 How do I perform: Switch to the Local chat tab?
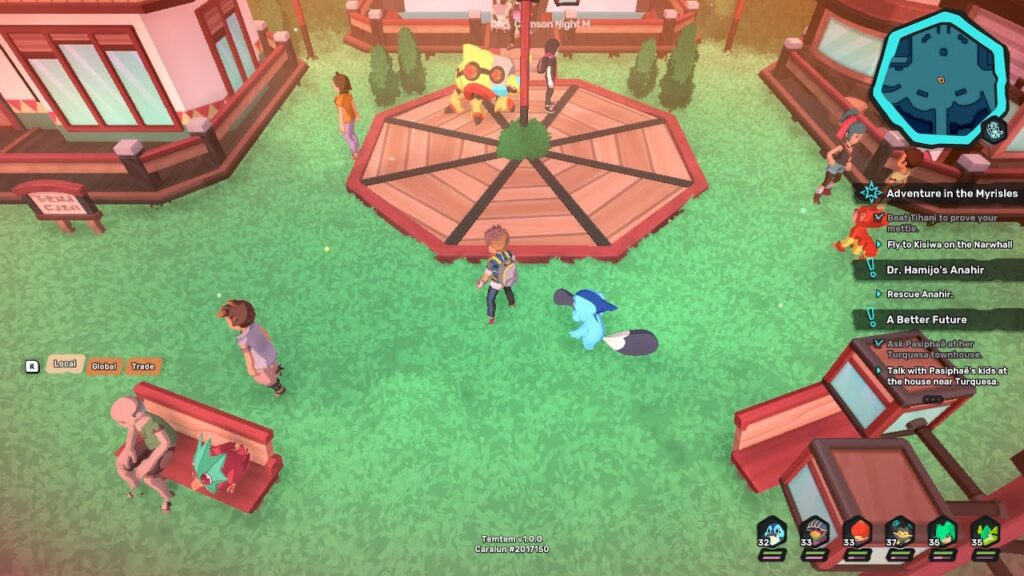pyautogui.click(x=64, y=365)
